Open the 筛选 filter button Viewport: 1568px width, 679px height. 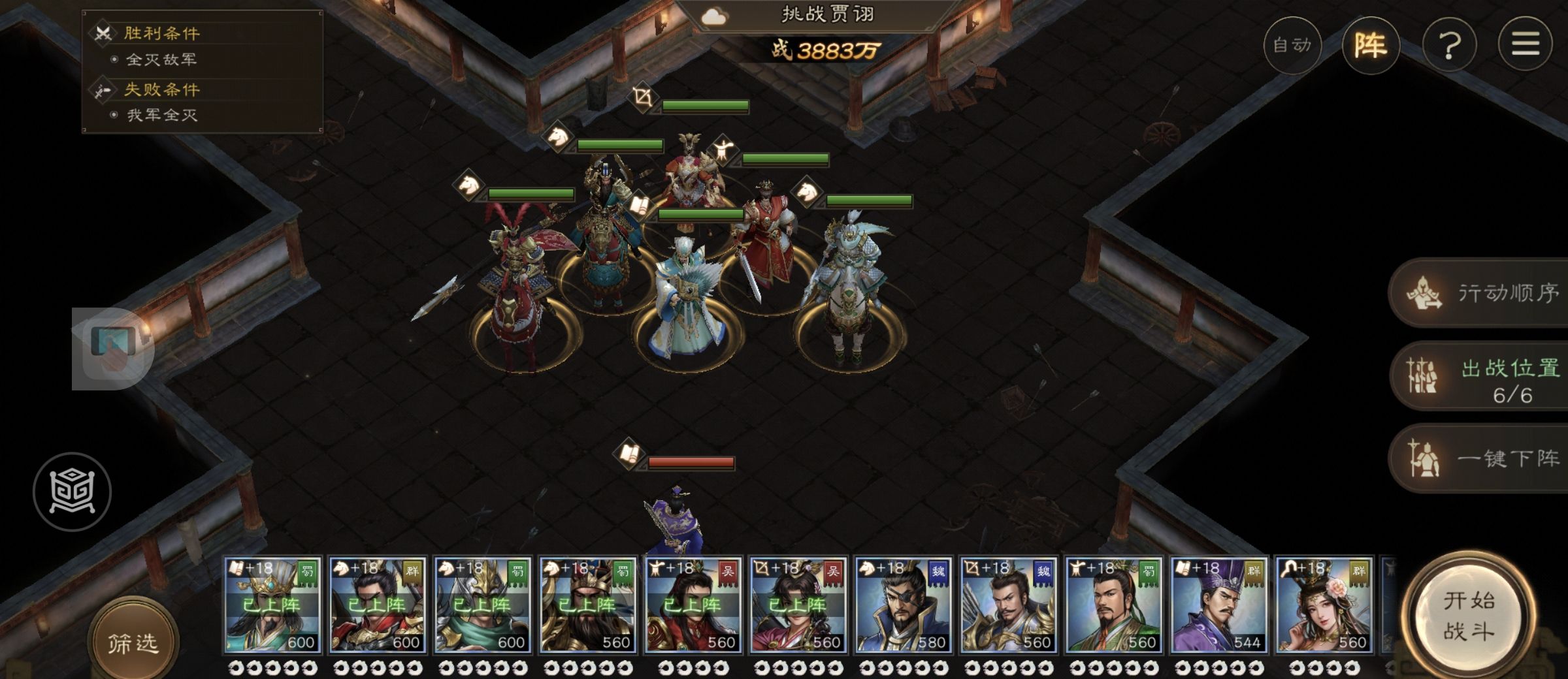[x=133, y=643]
